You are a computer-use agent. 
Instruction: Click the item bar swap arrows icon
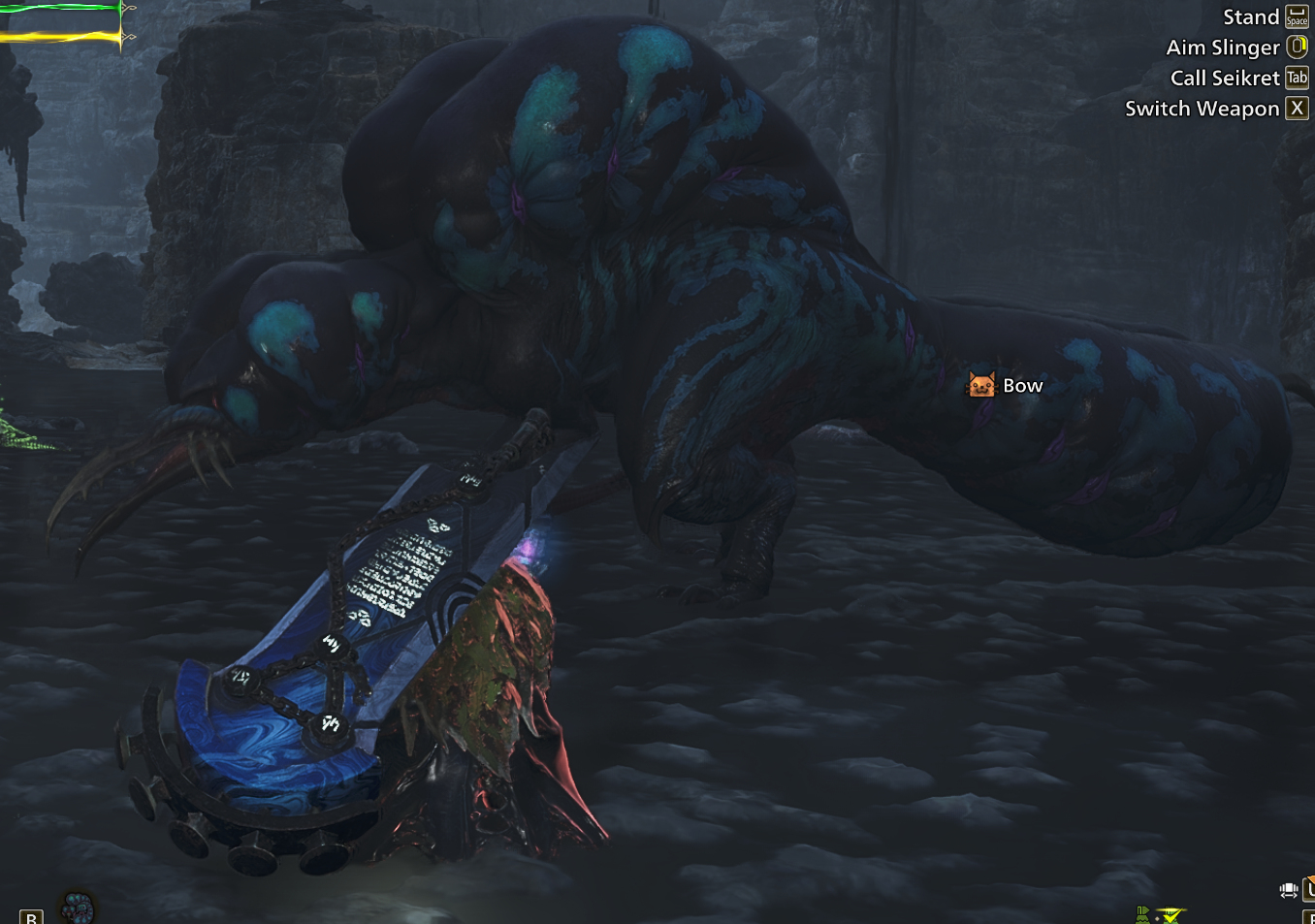[x=1288, y=890]
